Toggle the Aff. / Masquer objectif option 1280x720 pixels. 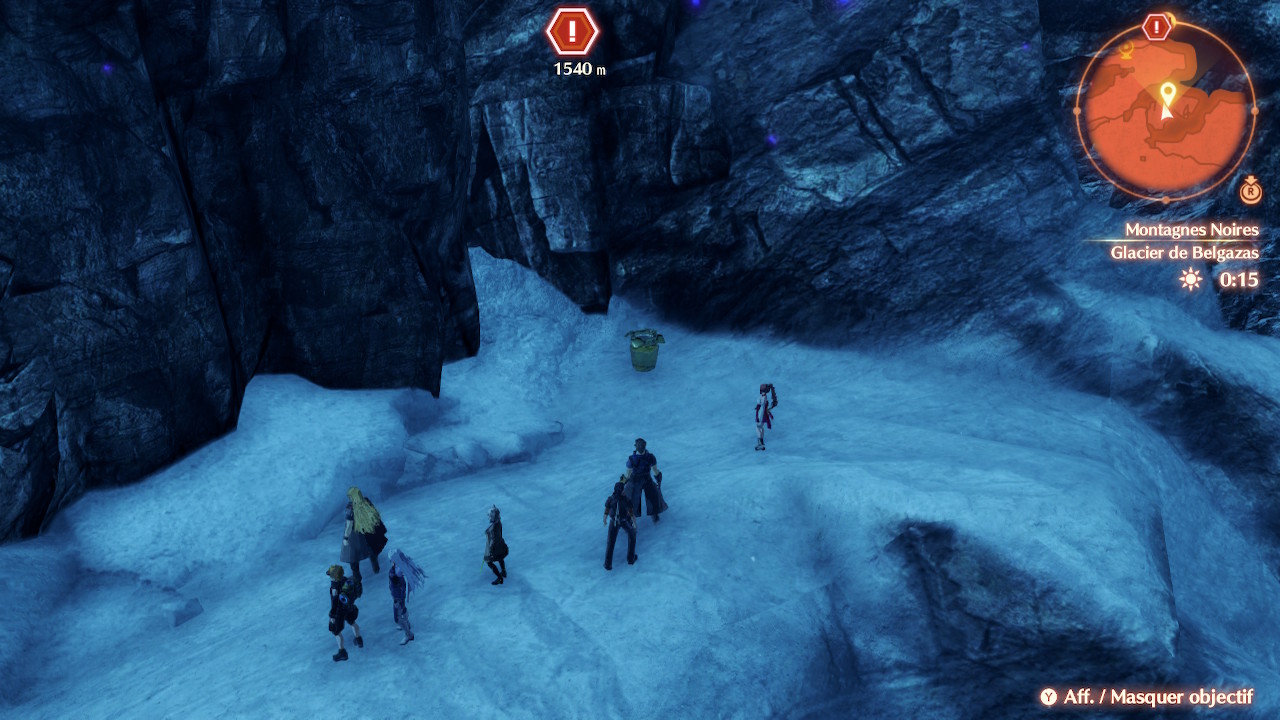tap(1146, 697)
